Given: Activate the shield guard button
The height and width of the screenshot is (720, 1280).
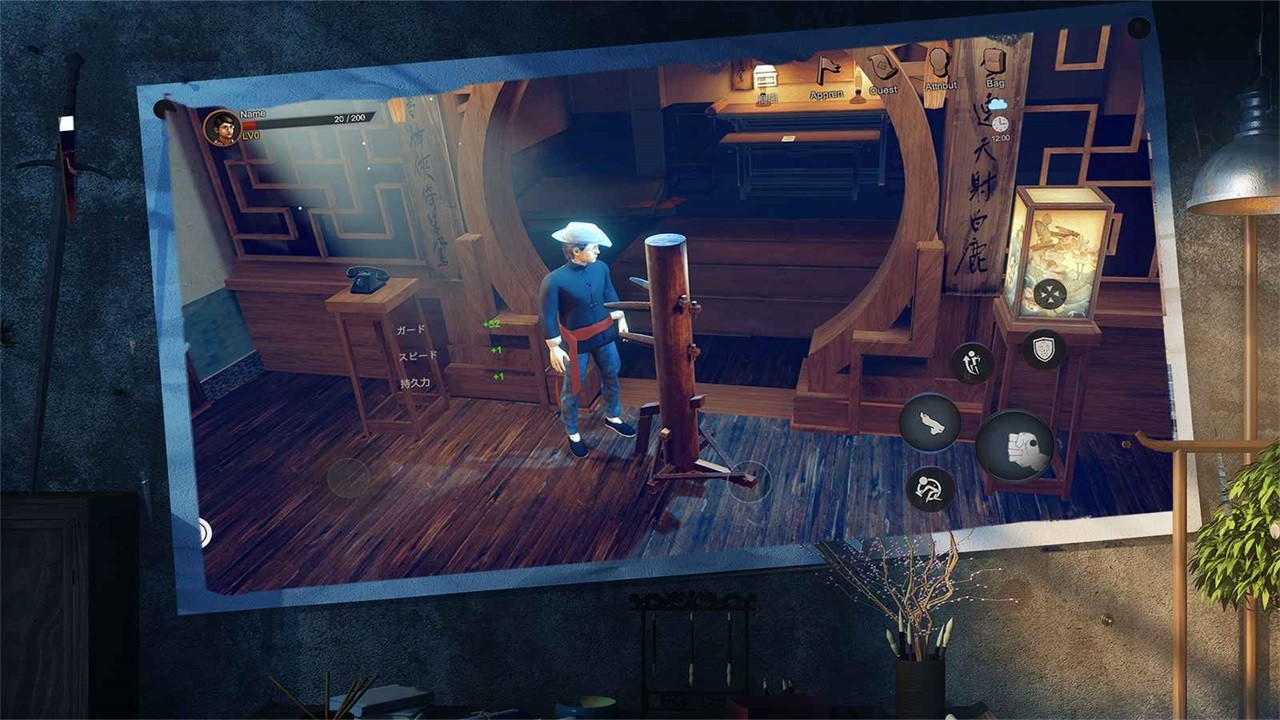Looking at the screenshot, I should coord(1043,349).
